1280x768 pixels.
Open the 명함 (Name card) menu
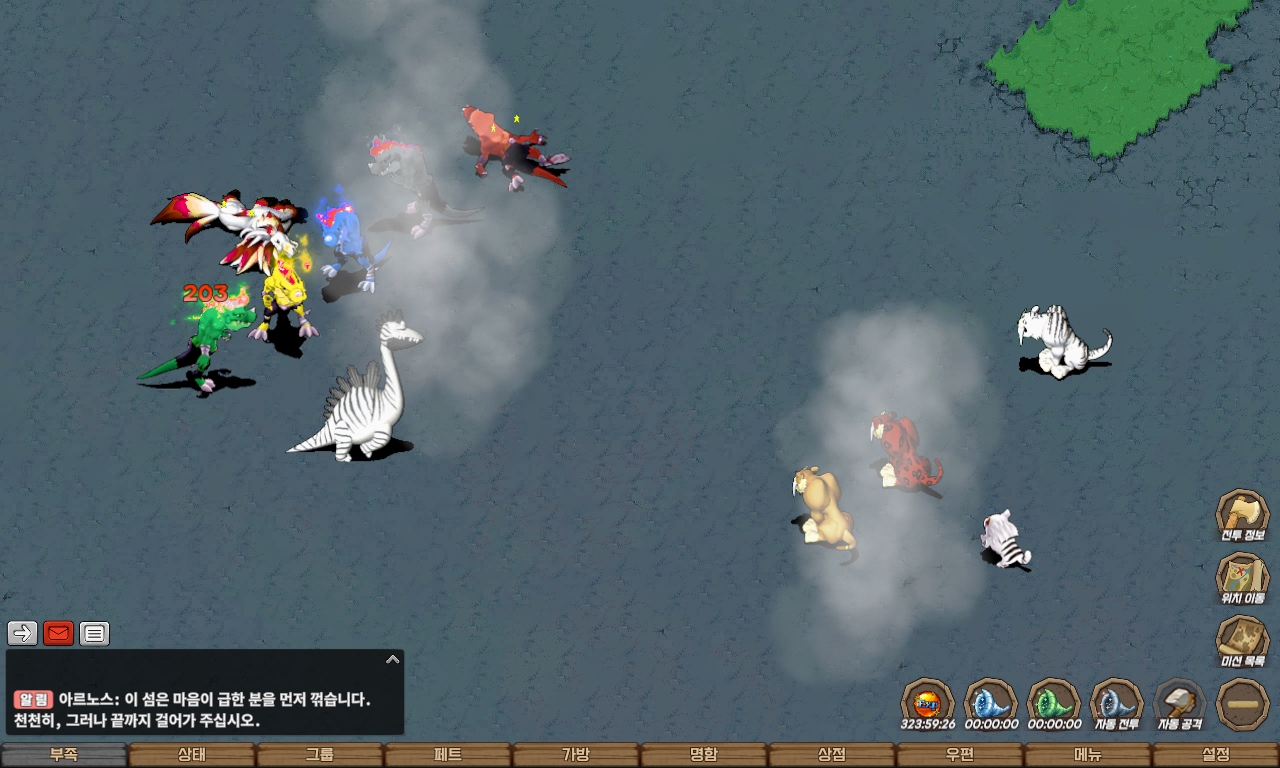pyautogui.click(x=704, y=755)
